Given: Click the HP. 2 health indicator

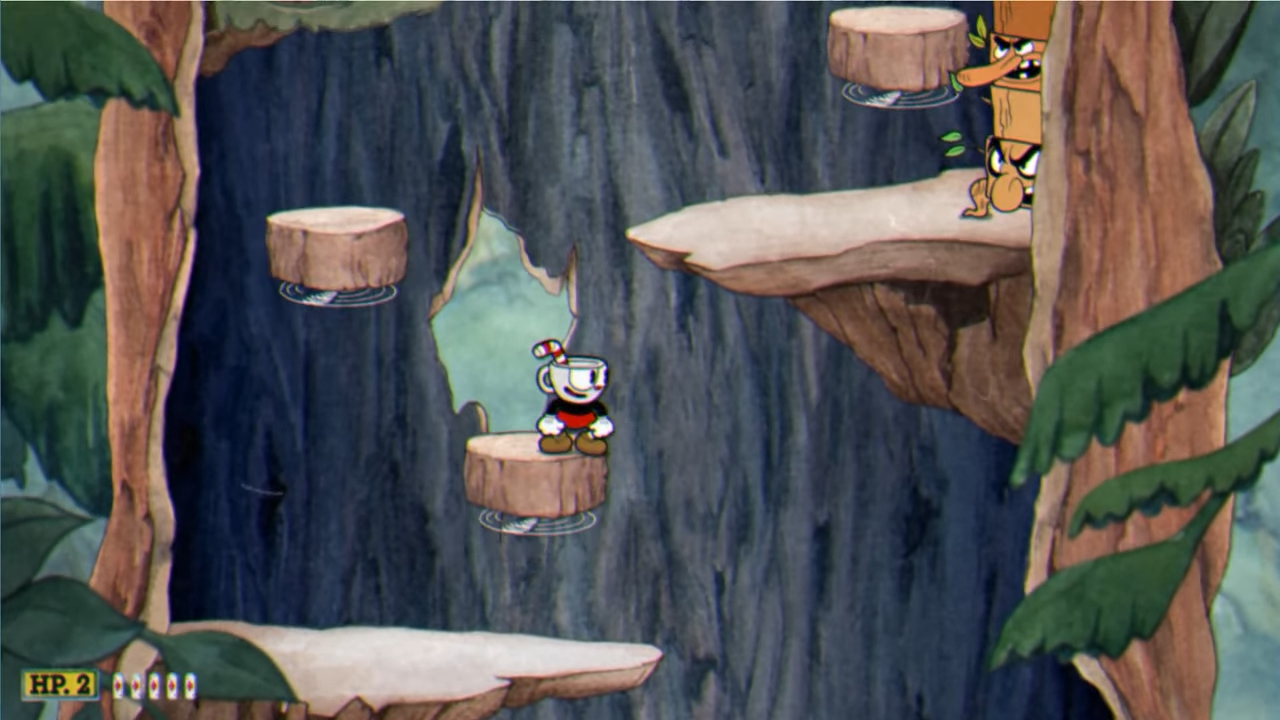Looking at the screenshot, I should click(x=58, y=683).
